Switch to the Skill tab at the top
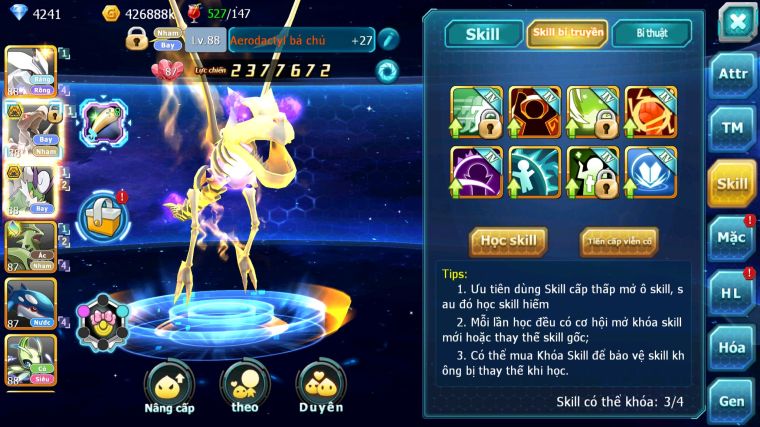Screen dimensions: 760x427 point(483,34)
